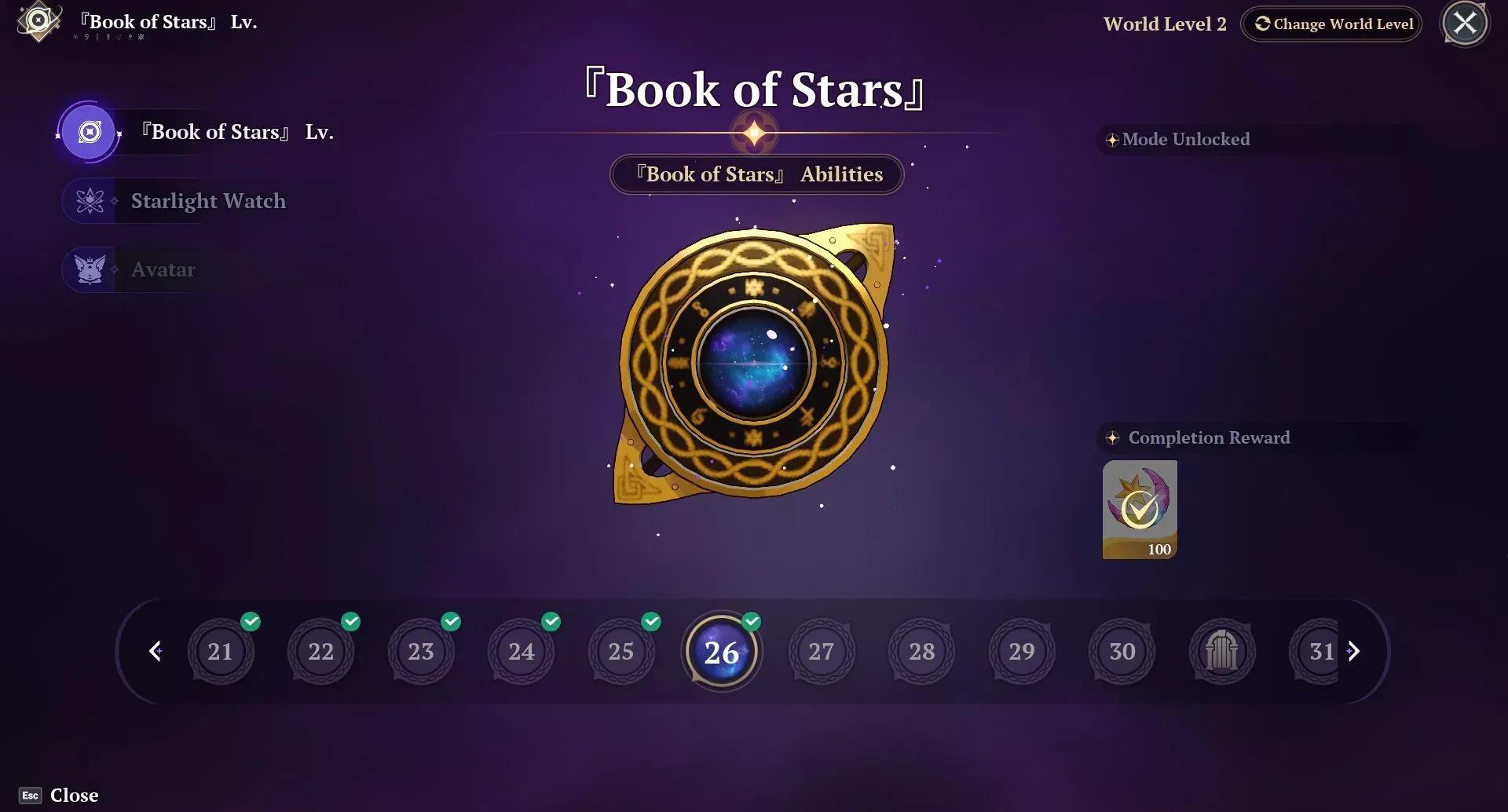Switch to the Book of Stars Abilities tab
Viewport: 1508px width, 812px height.
[756, 174]
